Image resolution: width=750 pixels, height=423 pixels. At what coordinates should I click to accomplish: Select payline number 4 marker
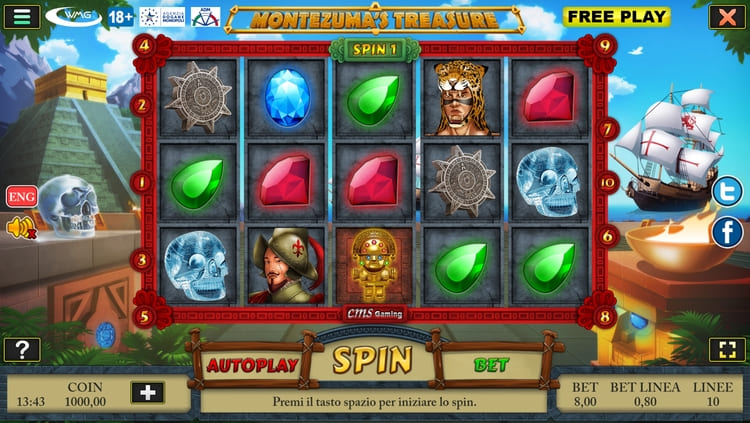pyautogui.click(x=145, y=44)
